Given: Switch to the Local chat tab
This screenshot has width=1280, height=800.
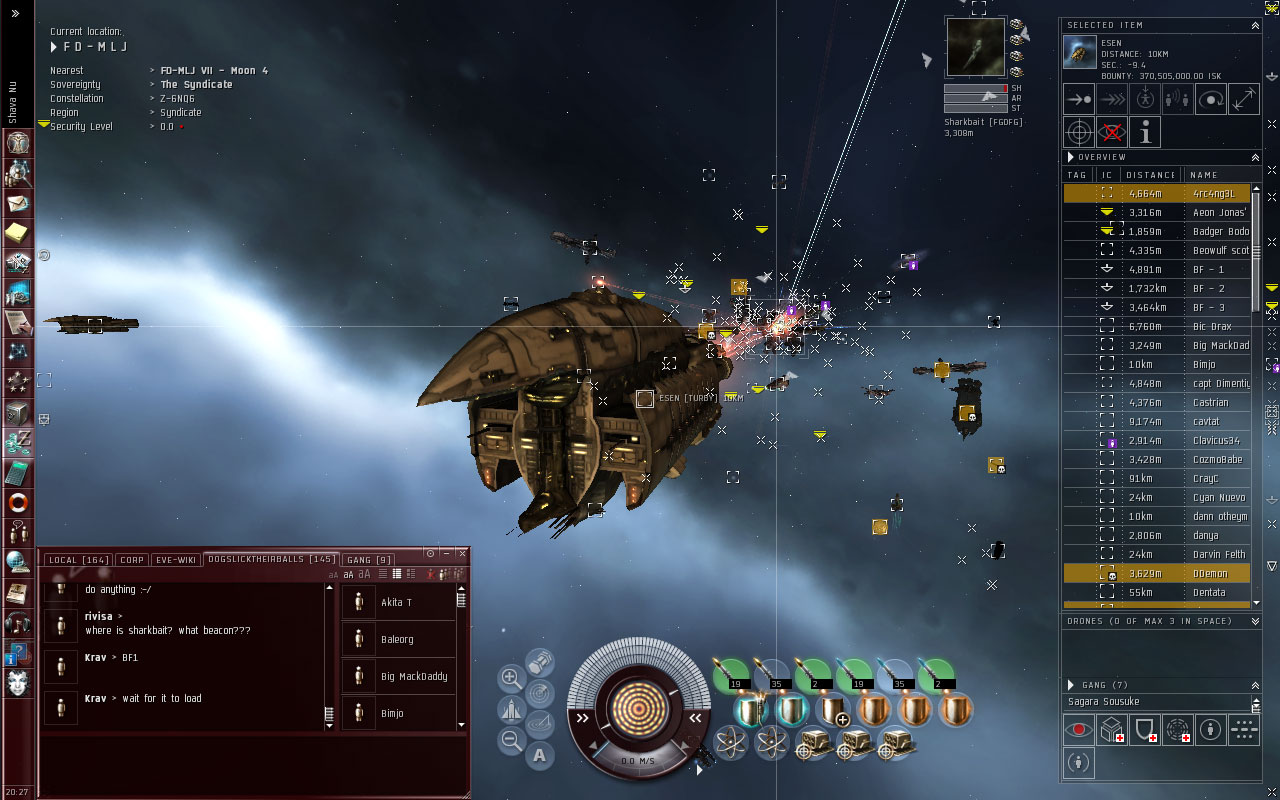Looking at the screenshot, I should click(x=78, y=560).
